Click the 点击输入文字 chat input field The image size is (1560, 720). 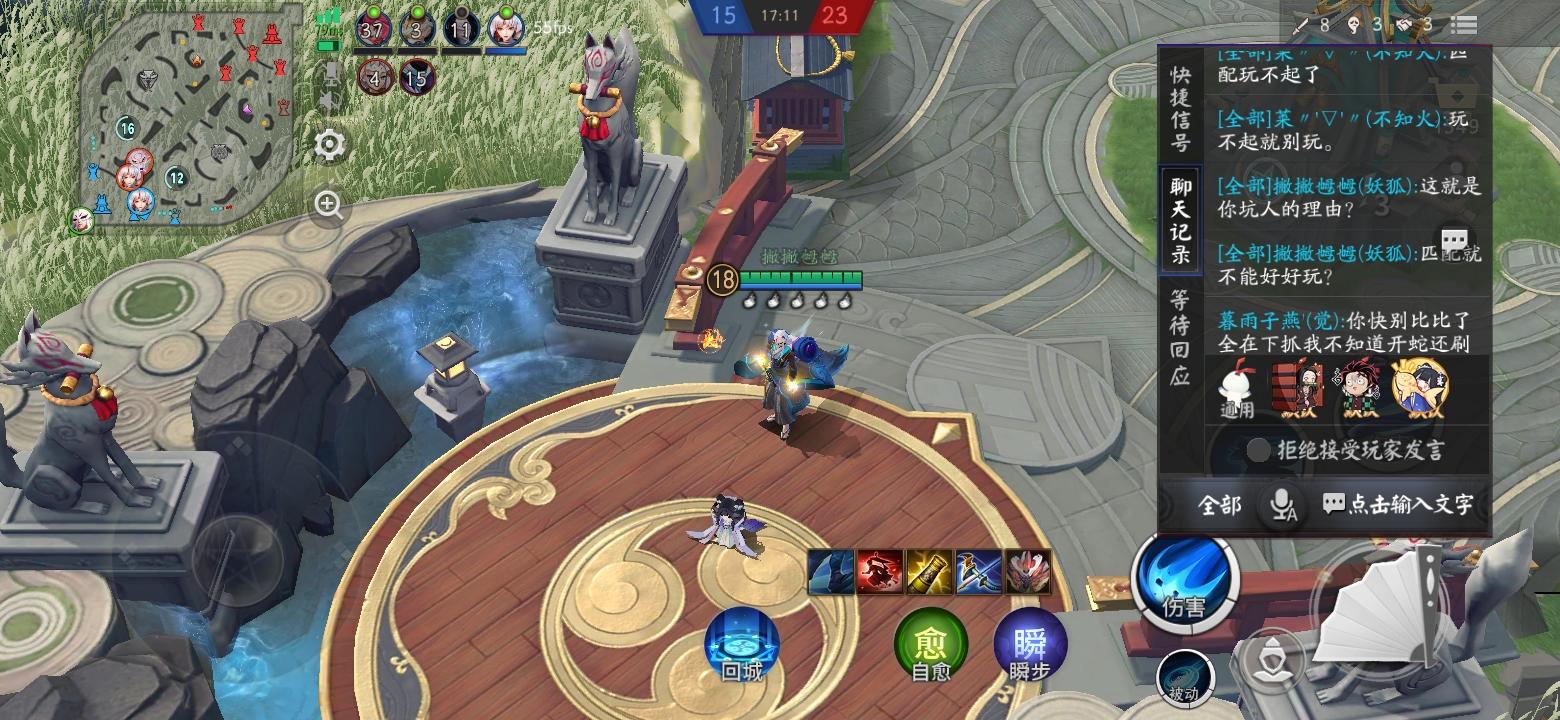tap(1400, 506)
